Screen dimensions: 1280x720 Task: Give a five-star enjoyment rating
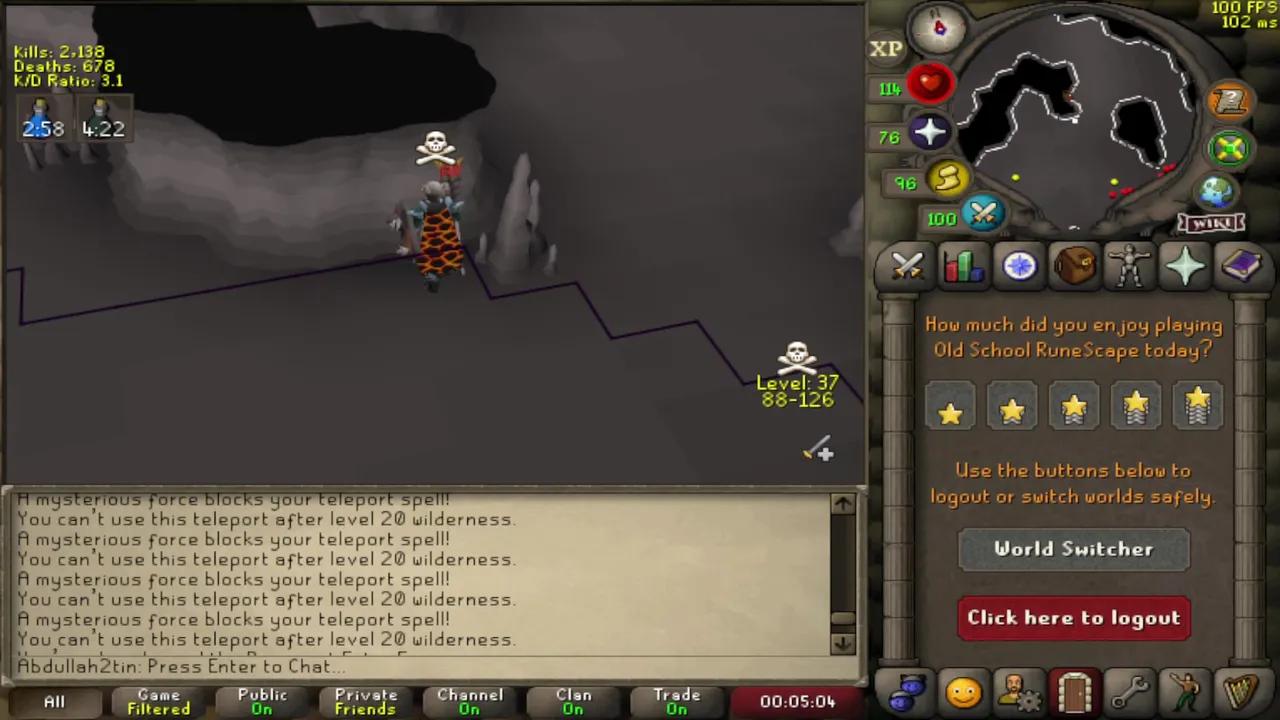(1197, 405)
